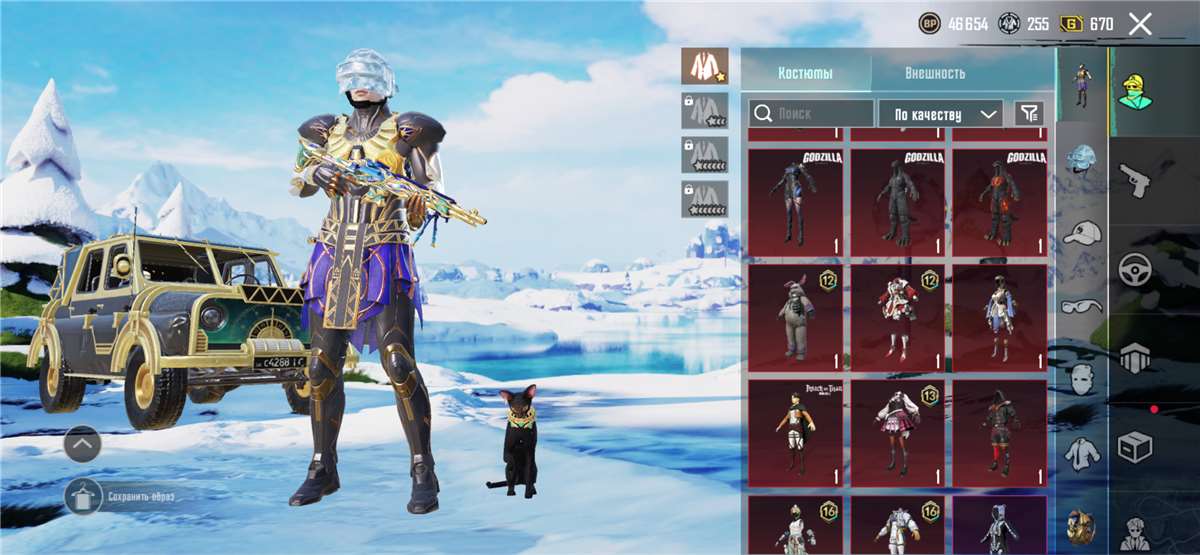Switch to the Костюмы tab
This screenshot has width=1200, height=555.
(x=806, y=73)
